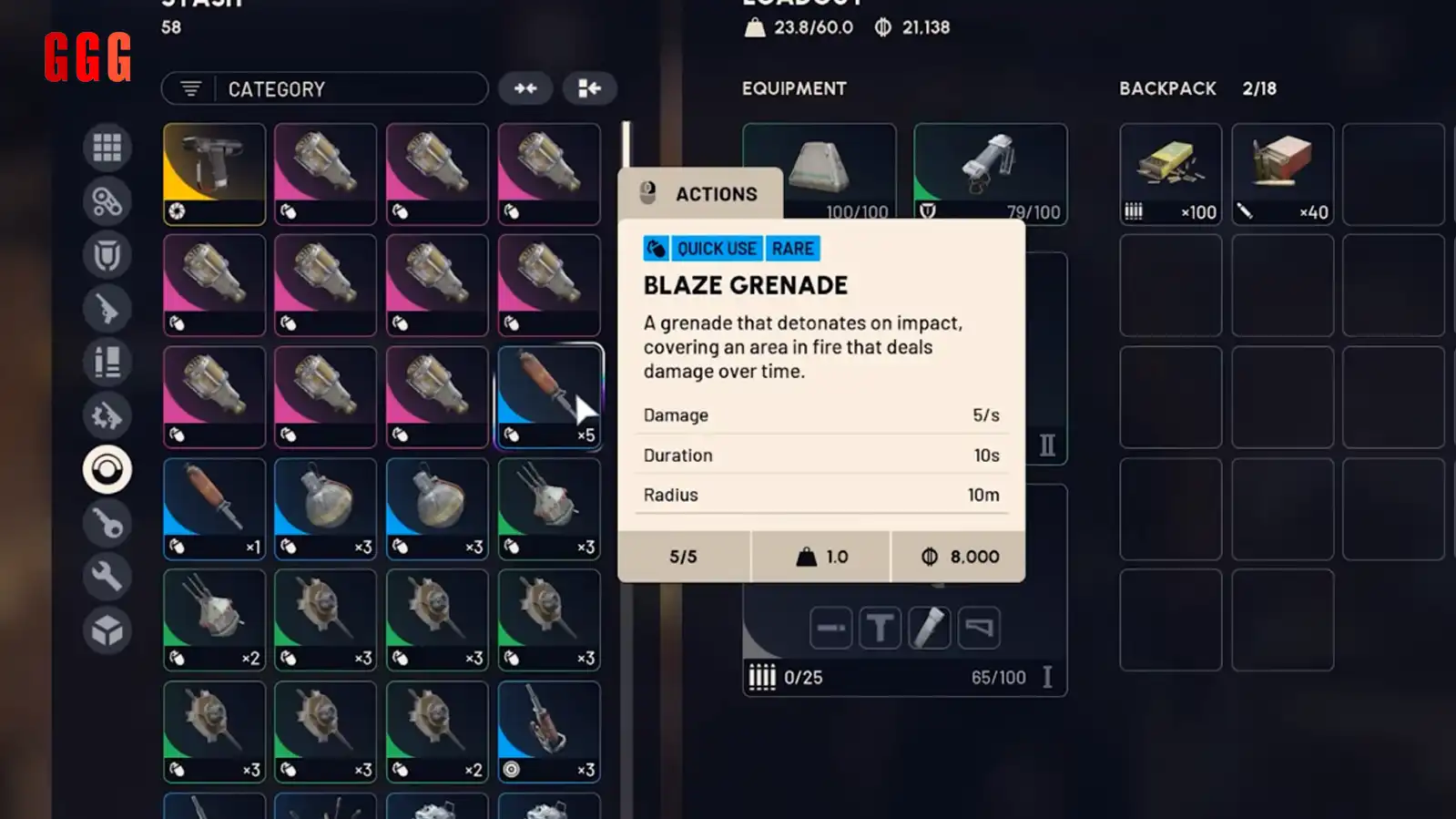Pick the single Blaze Grenade x1 slot
Viewport: 1456px width, 819px height.
click(214, 508)
